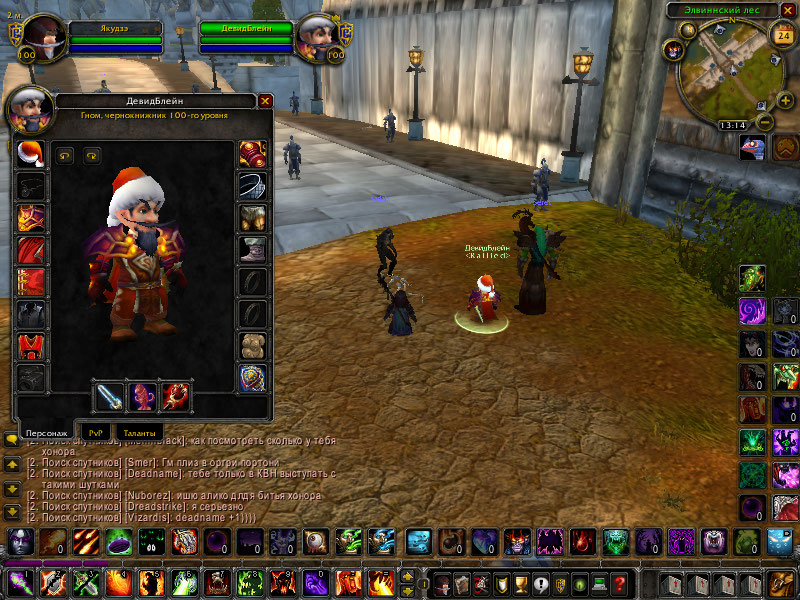Select the red Santa hat head slot
The width and height of the screenshot is (800, 600).
pyautogui.click(x=31, y=154)
